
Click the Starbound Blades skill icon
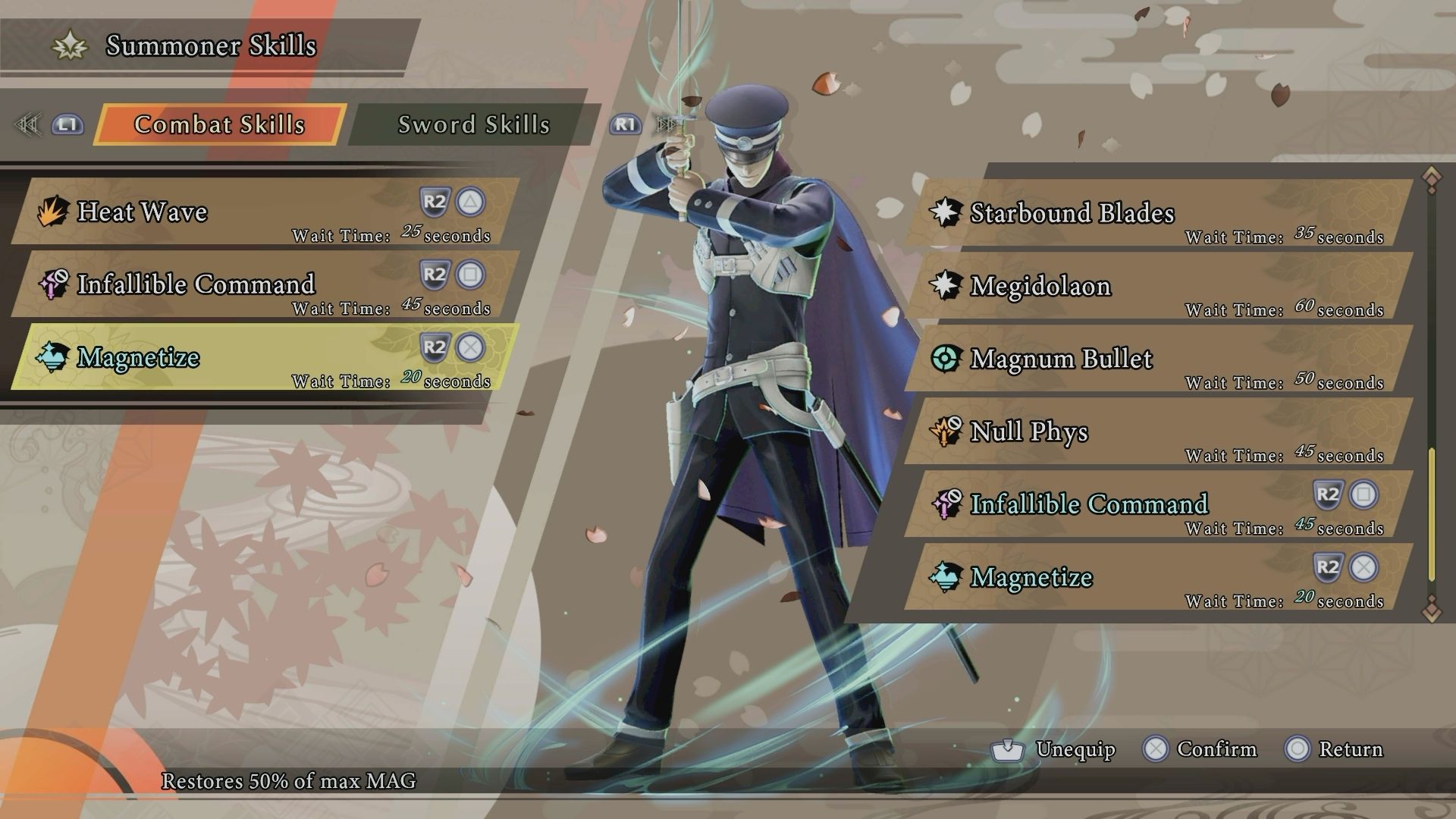[x=945, y=213]
